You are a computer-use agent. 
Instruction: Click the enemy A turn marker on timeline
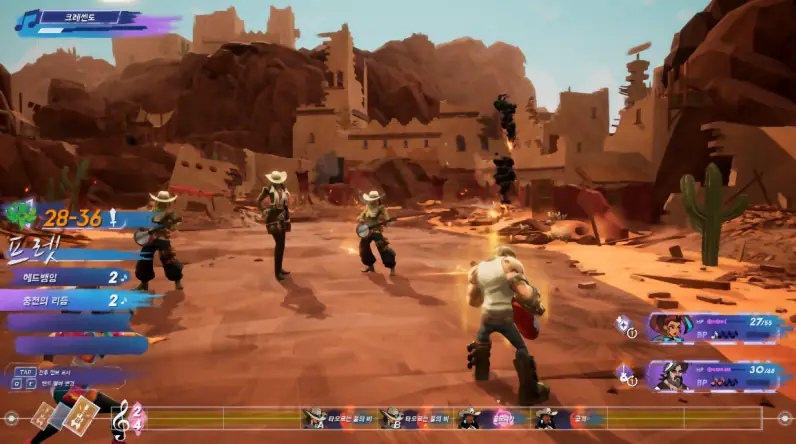[315, 417]
